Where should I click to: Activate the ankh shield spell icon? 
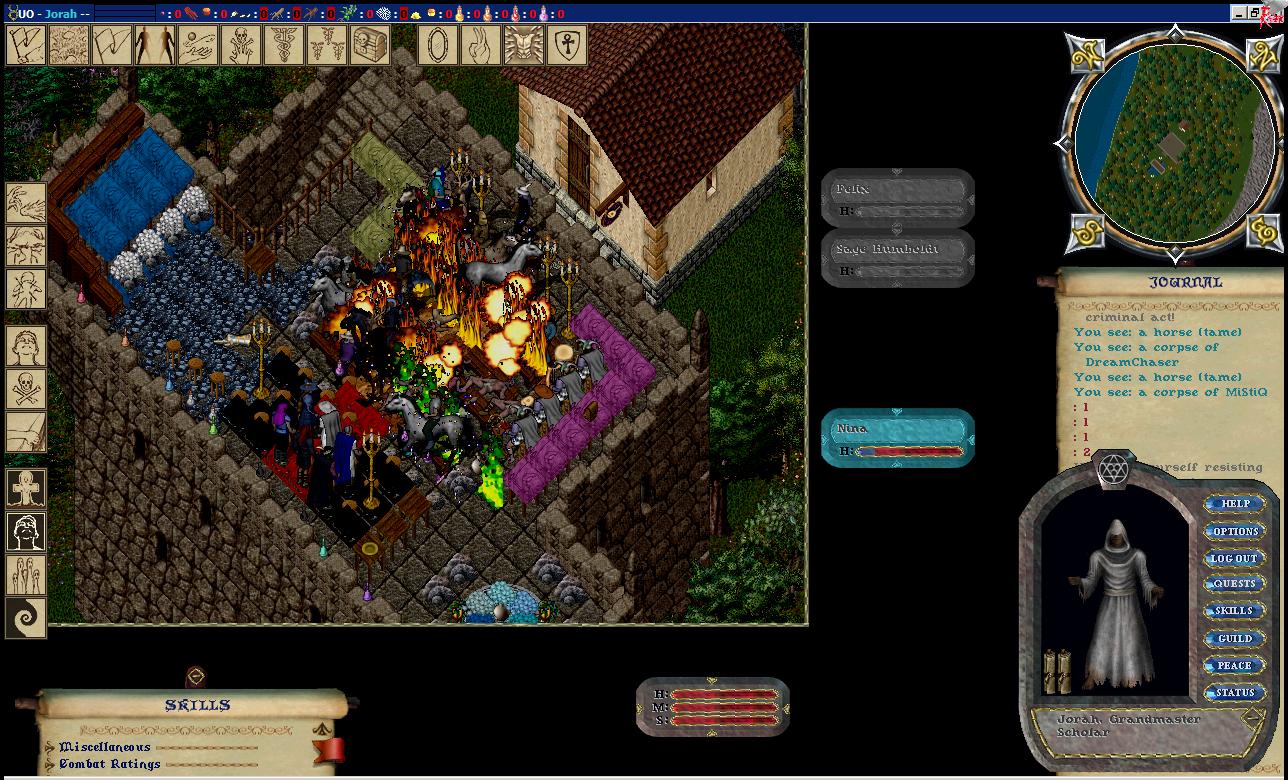(567, 45)
